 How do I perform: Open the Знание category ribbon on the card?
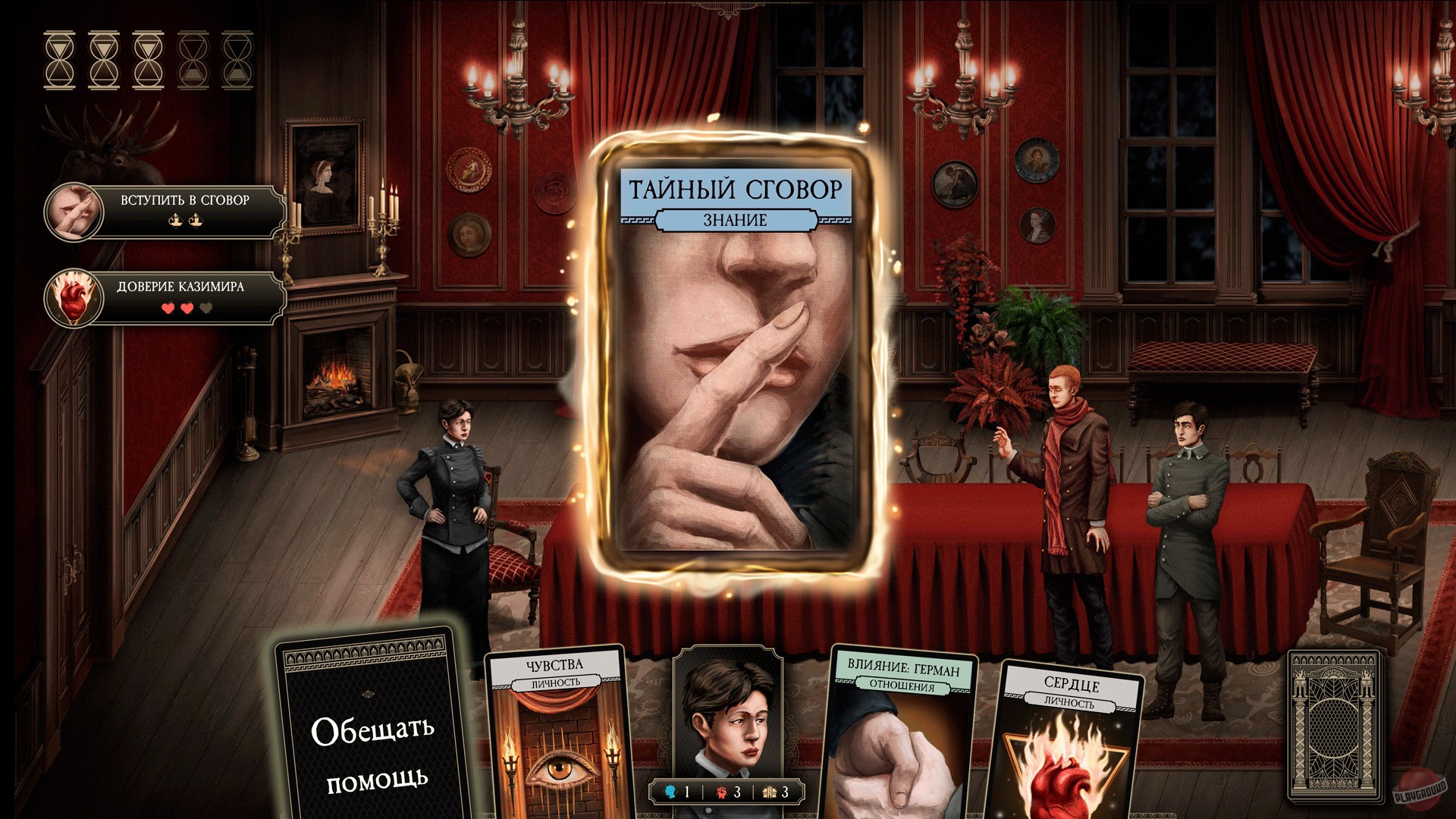734,221
